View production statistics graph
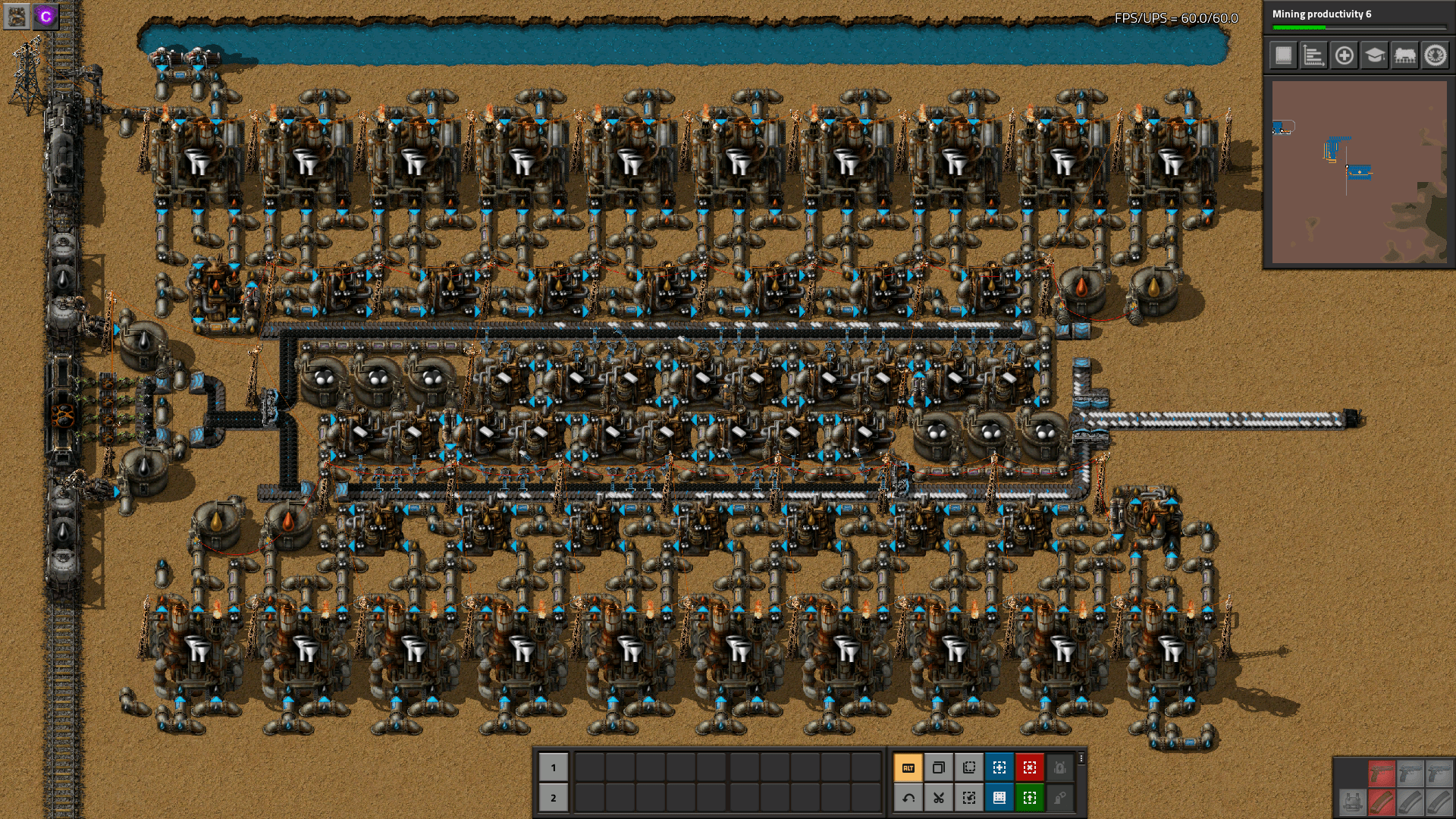The height and width of the screenshot is (819, 1456). (1314, 55)
